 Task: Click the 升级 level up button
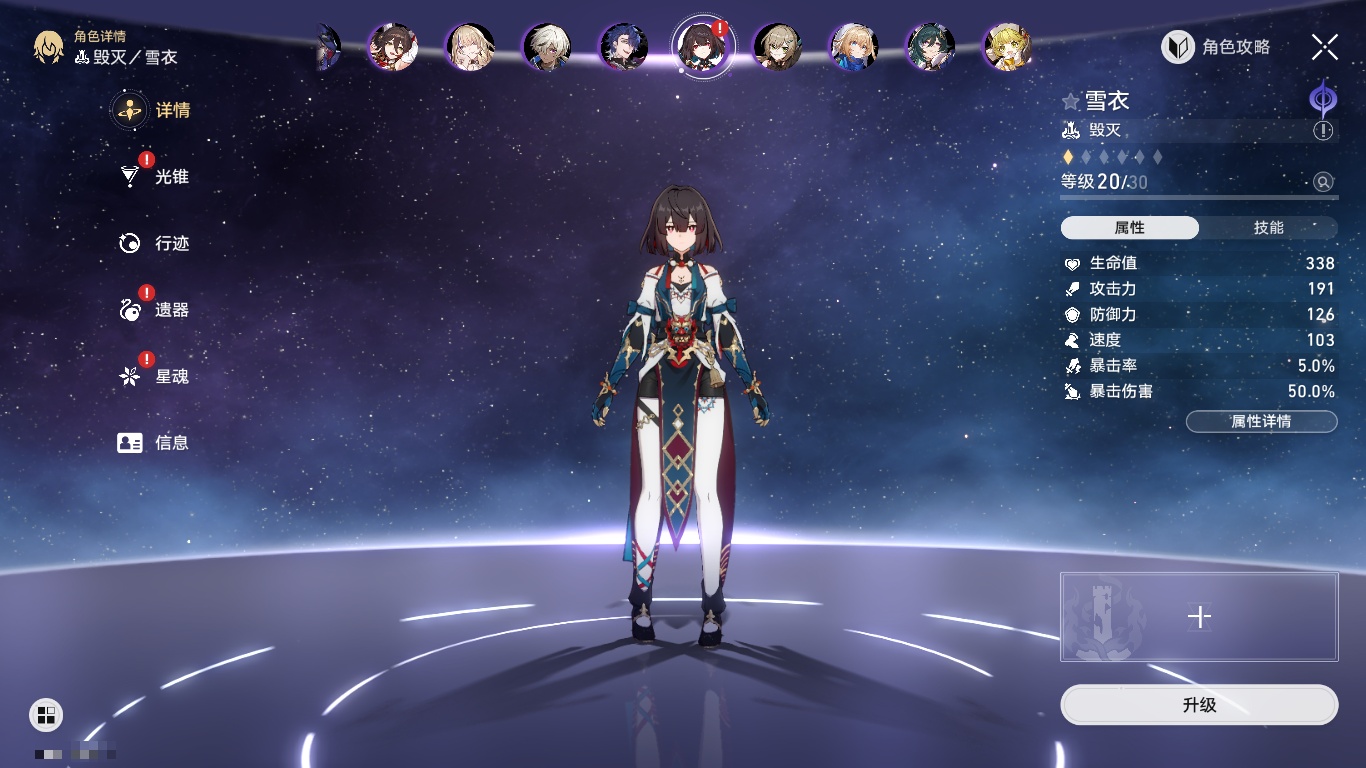(x=1199, y=705)
